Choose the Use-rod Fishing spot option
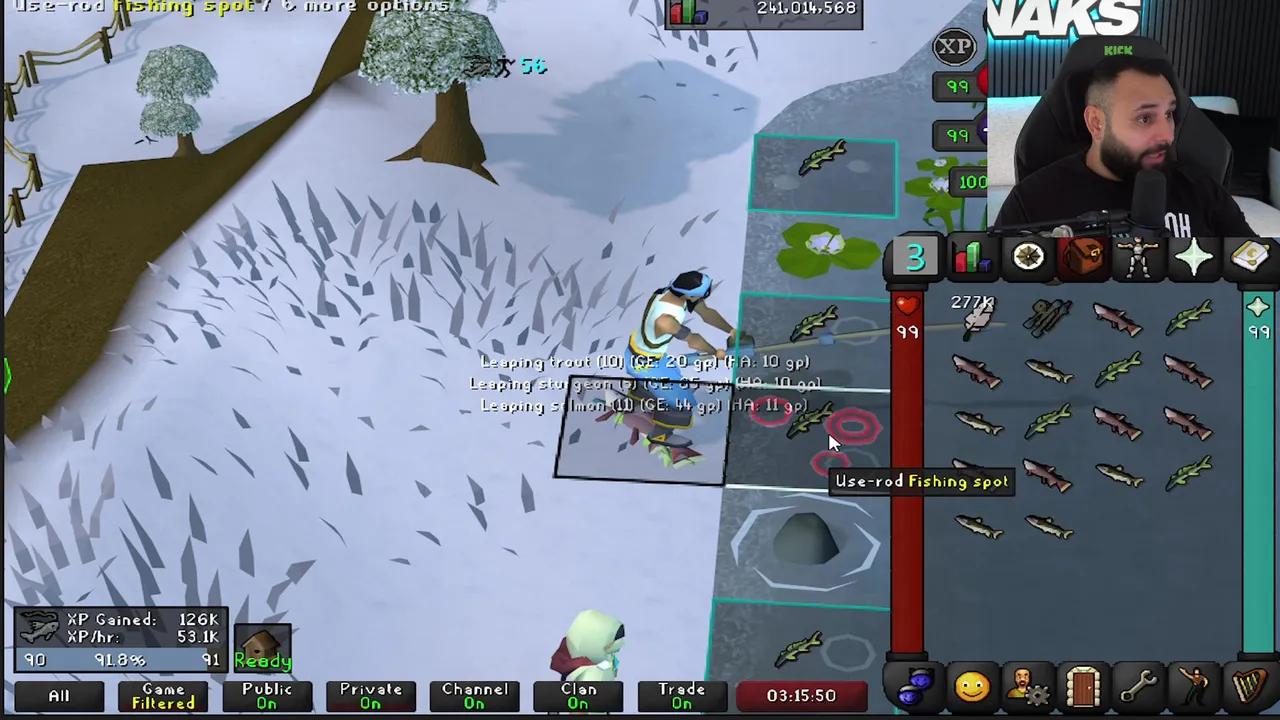Image resolution: width=1280 pixels, height=720 pixels. 920,481
